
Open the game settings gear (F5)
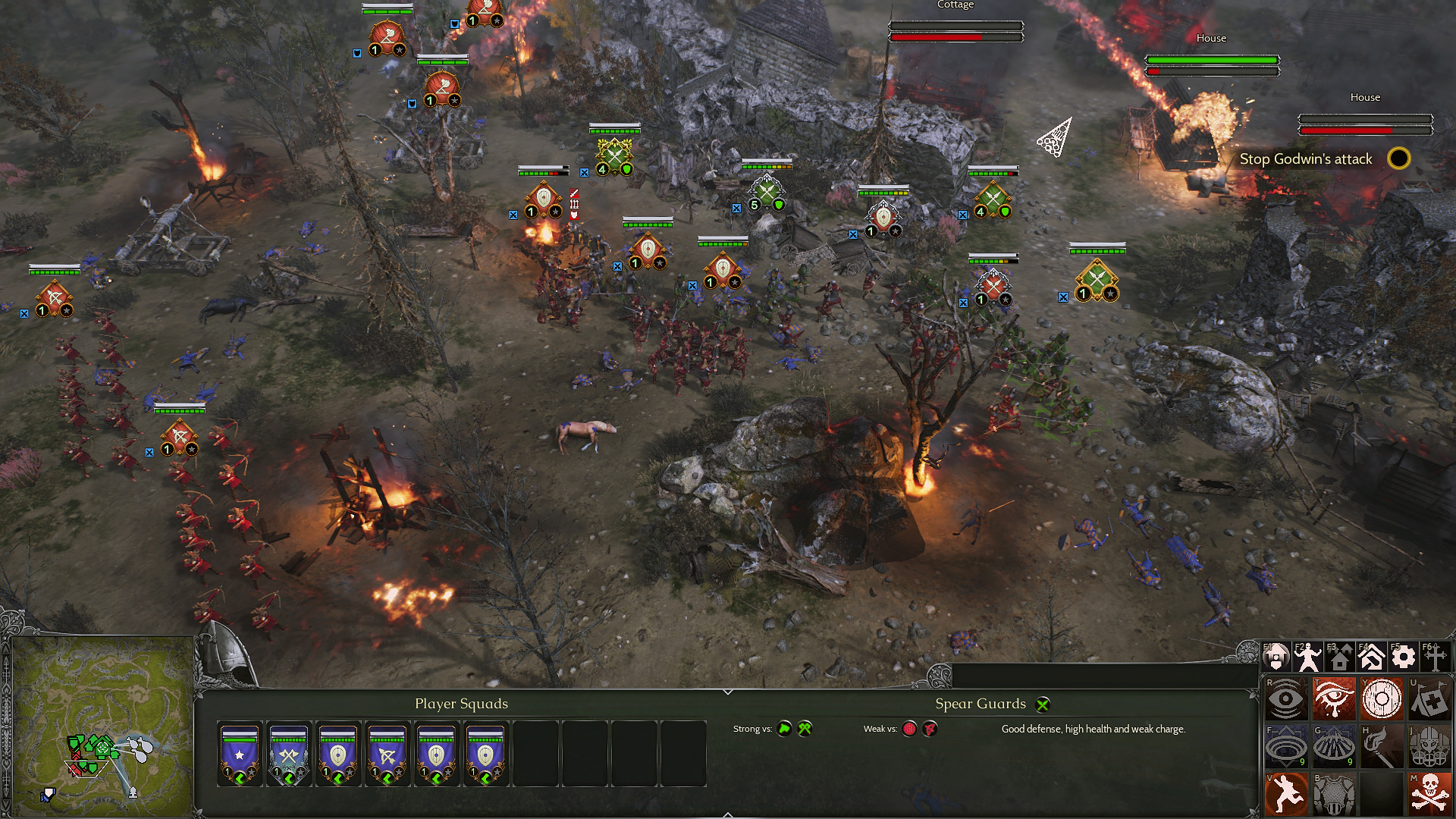point(1404,655)
